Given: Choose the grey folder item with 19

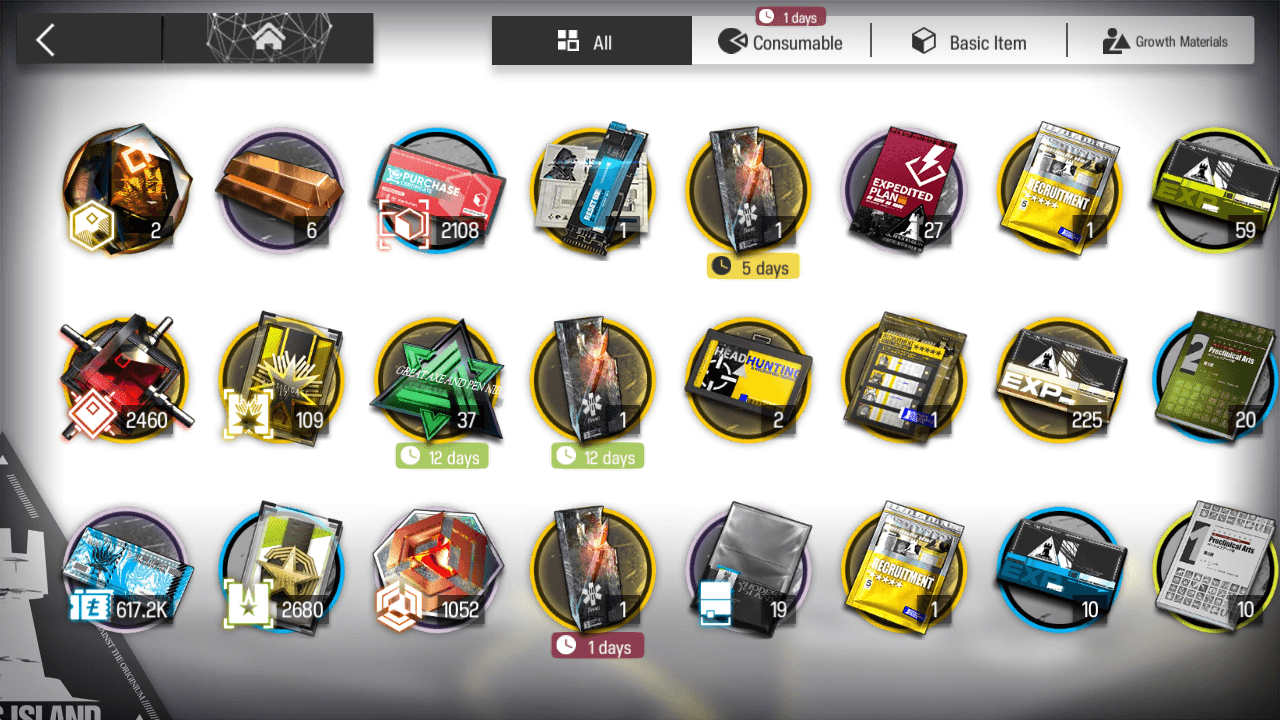Looking at the screenshot, I should 748,568.
